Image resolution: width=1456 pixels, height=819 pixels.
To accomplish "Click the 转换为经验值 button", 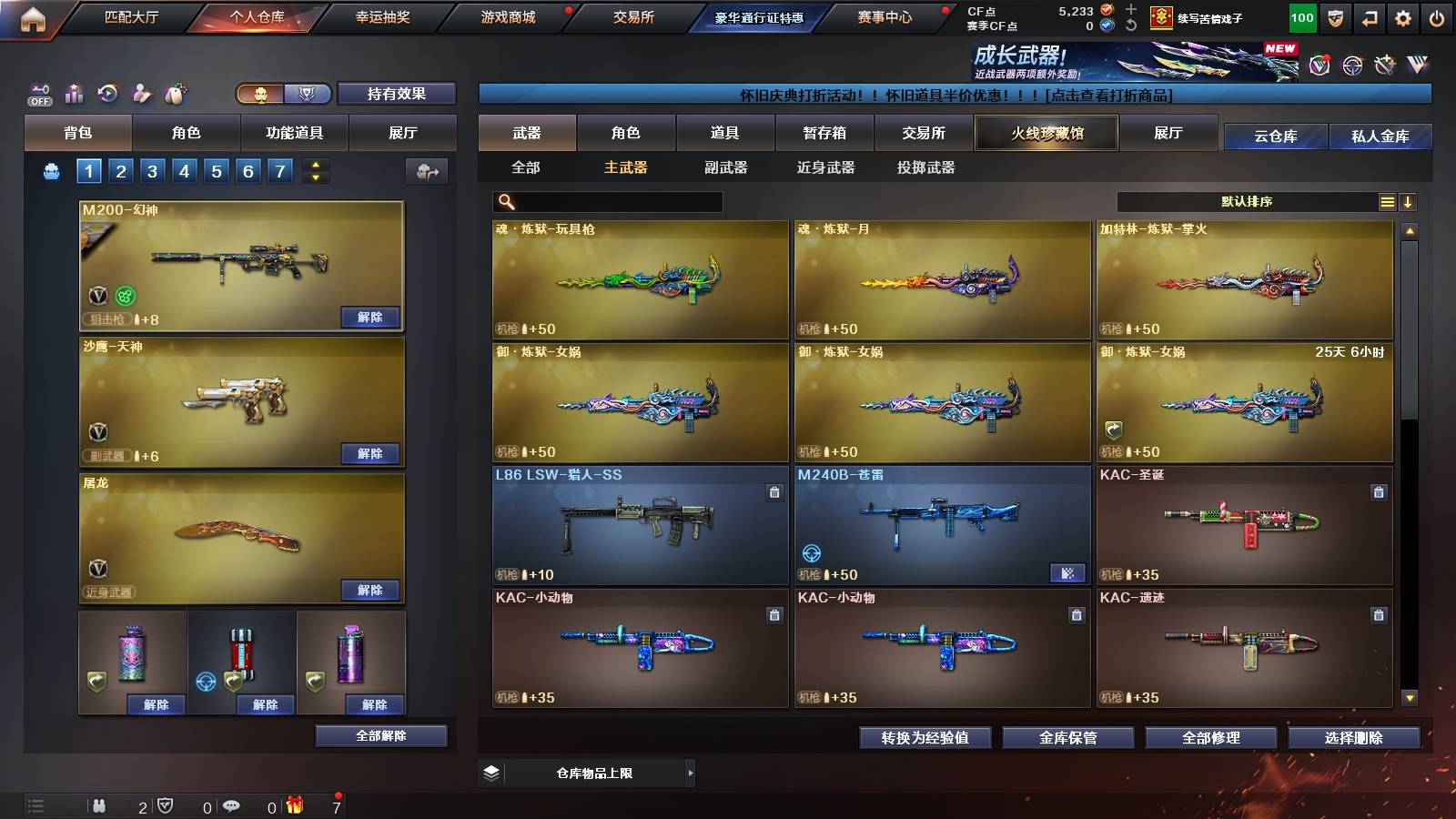I will click(926, 738).
